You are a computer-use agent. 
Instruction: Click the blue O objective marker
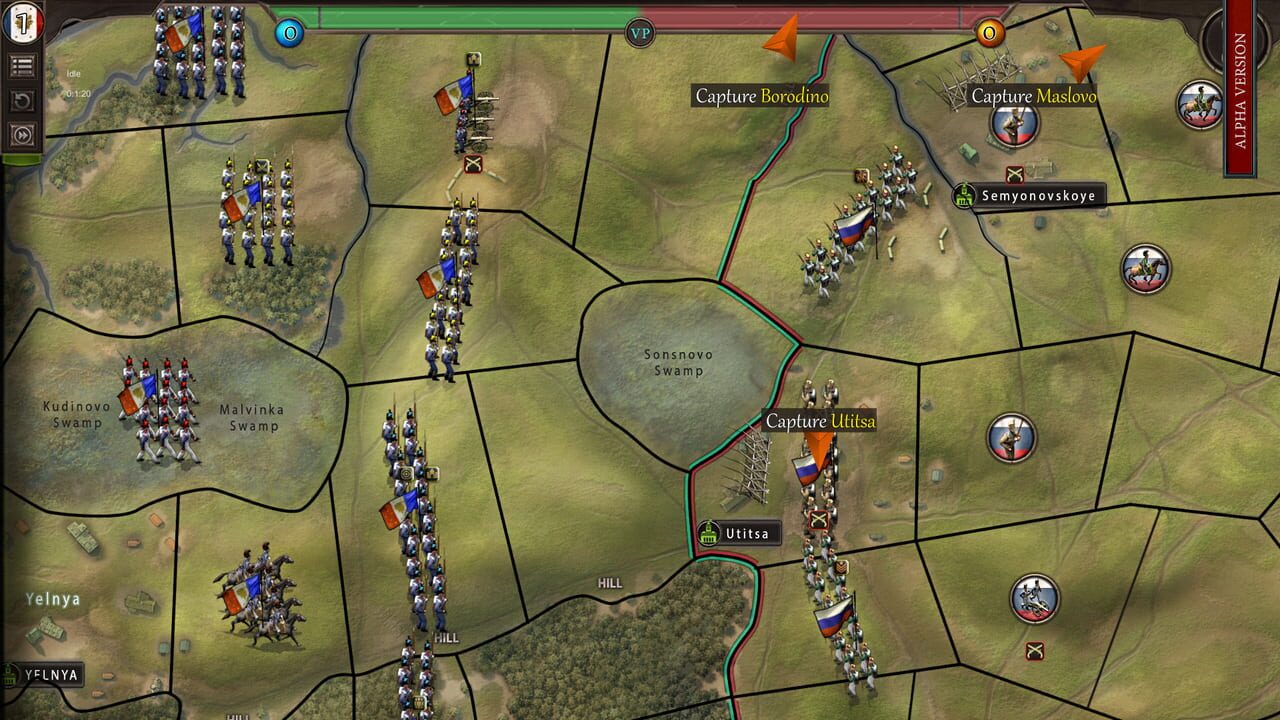tap(290, 33)
